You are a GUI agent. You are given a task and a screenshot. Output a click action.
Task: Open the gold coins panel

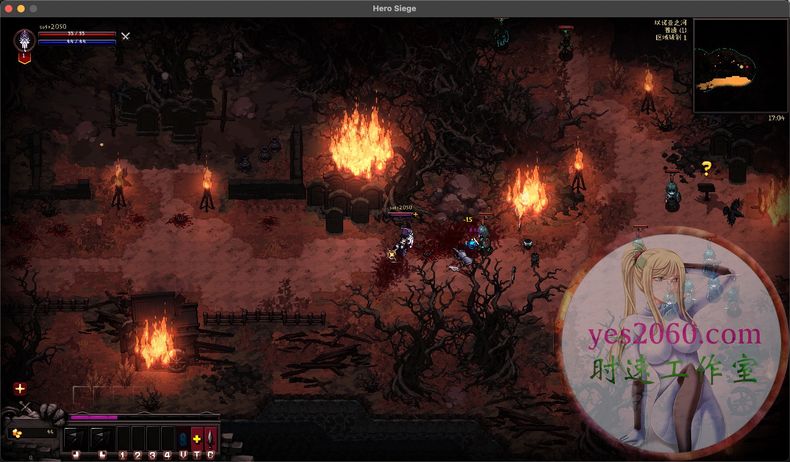point(31,433)
